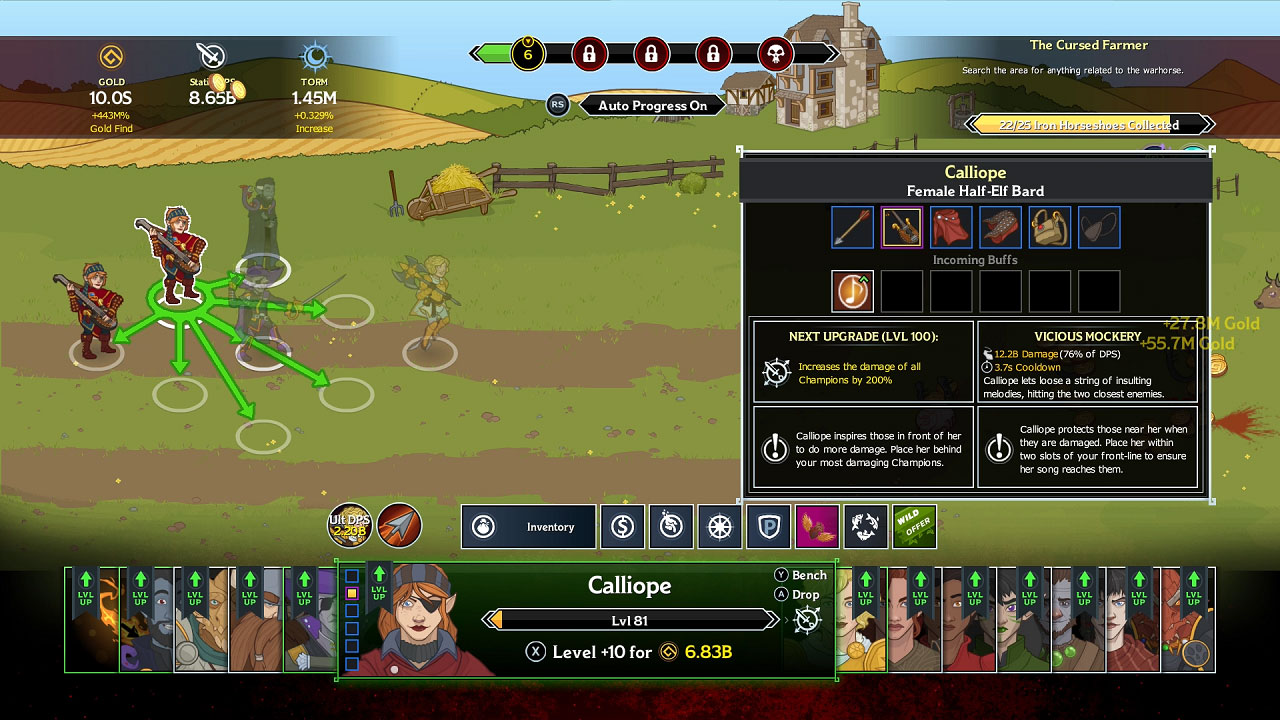
Task: Select the 'inspires those in front' specialization
Action: point(862,448)
